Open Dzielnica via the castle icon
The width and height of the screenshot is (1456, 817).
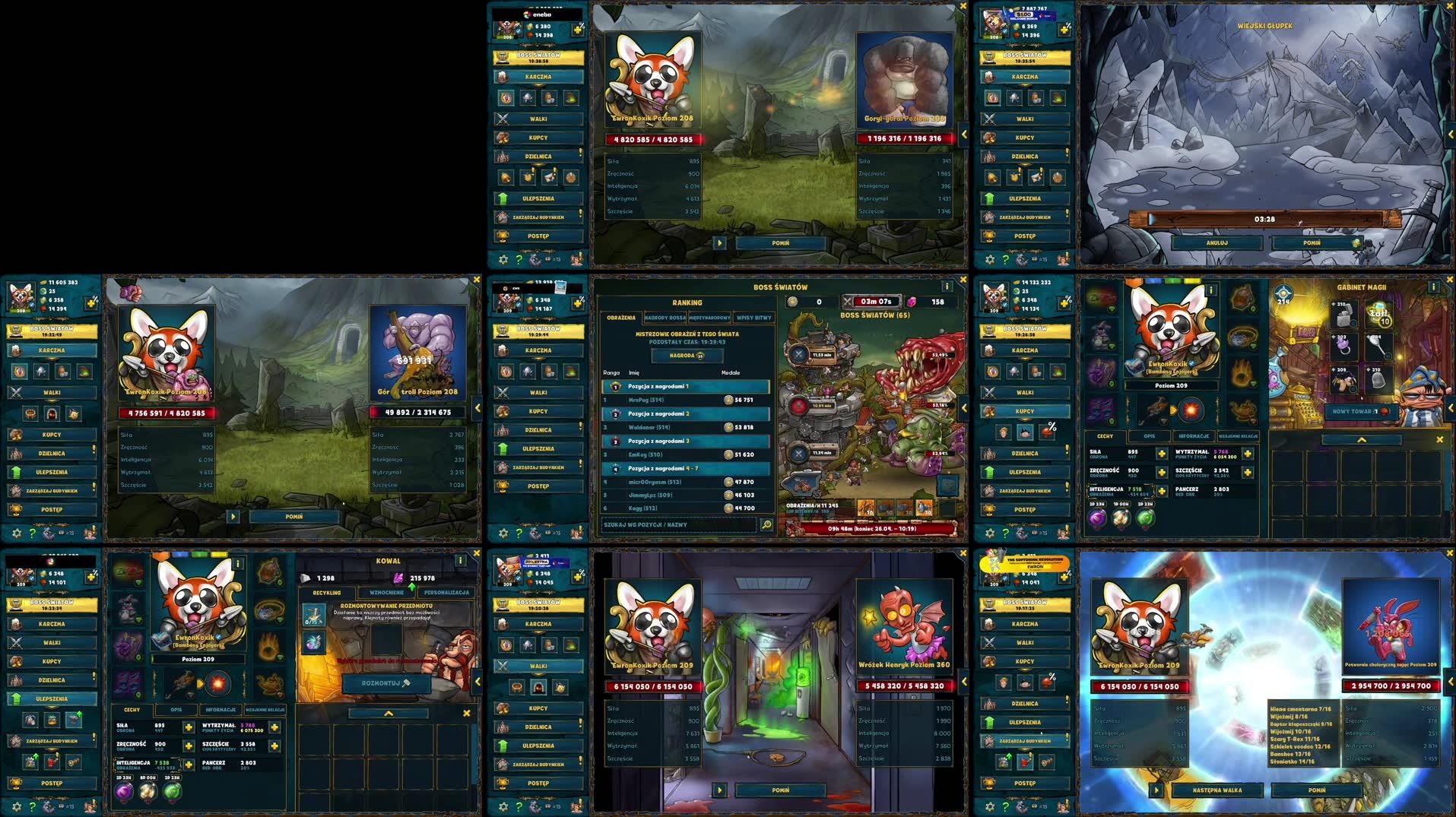click(503, 156)
